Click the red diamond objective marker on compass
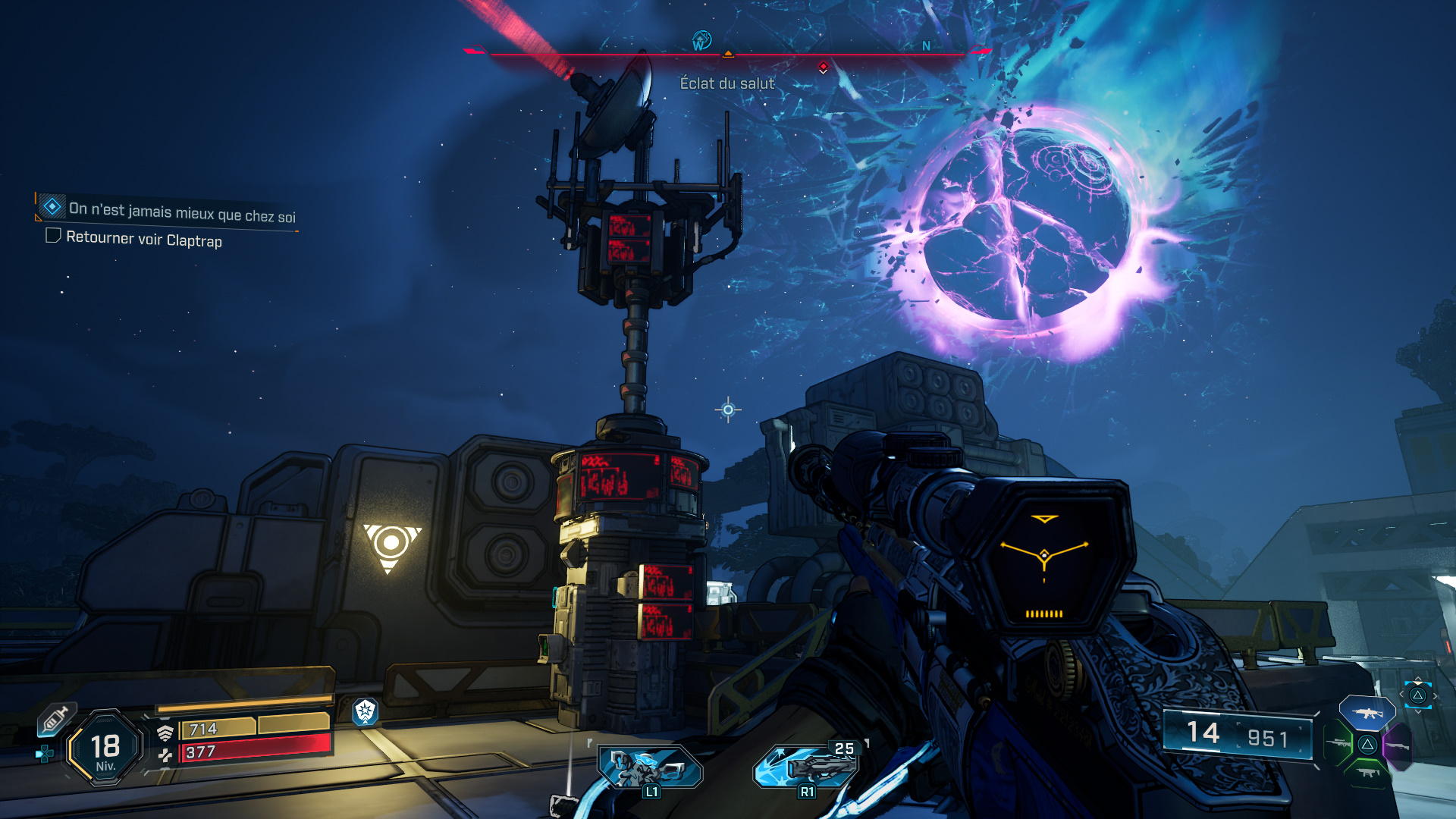1456x819 pixels. [824, 67]
